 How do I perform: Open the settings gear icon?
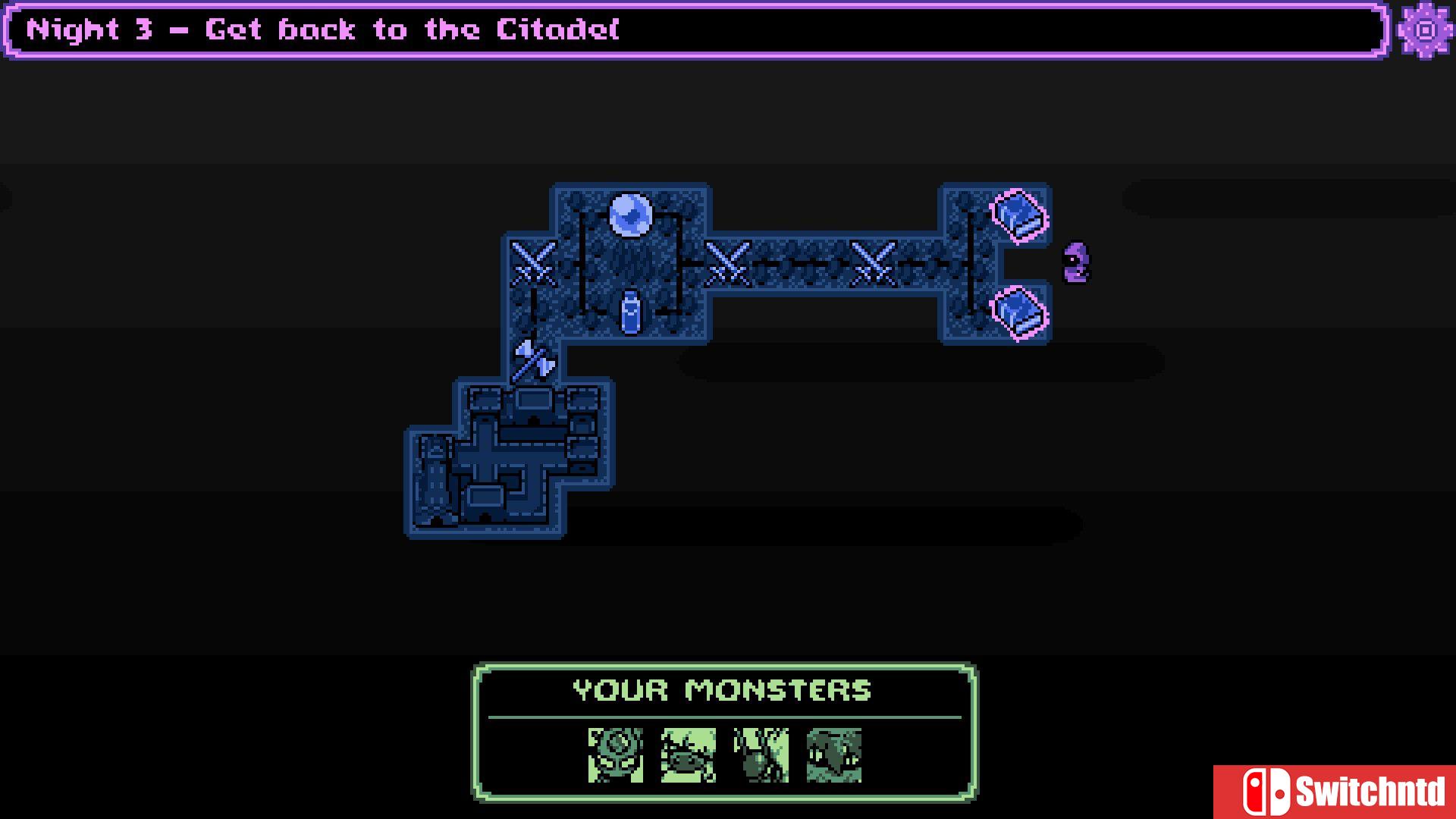pyautogui.click(x=1426, y=30)
